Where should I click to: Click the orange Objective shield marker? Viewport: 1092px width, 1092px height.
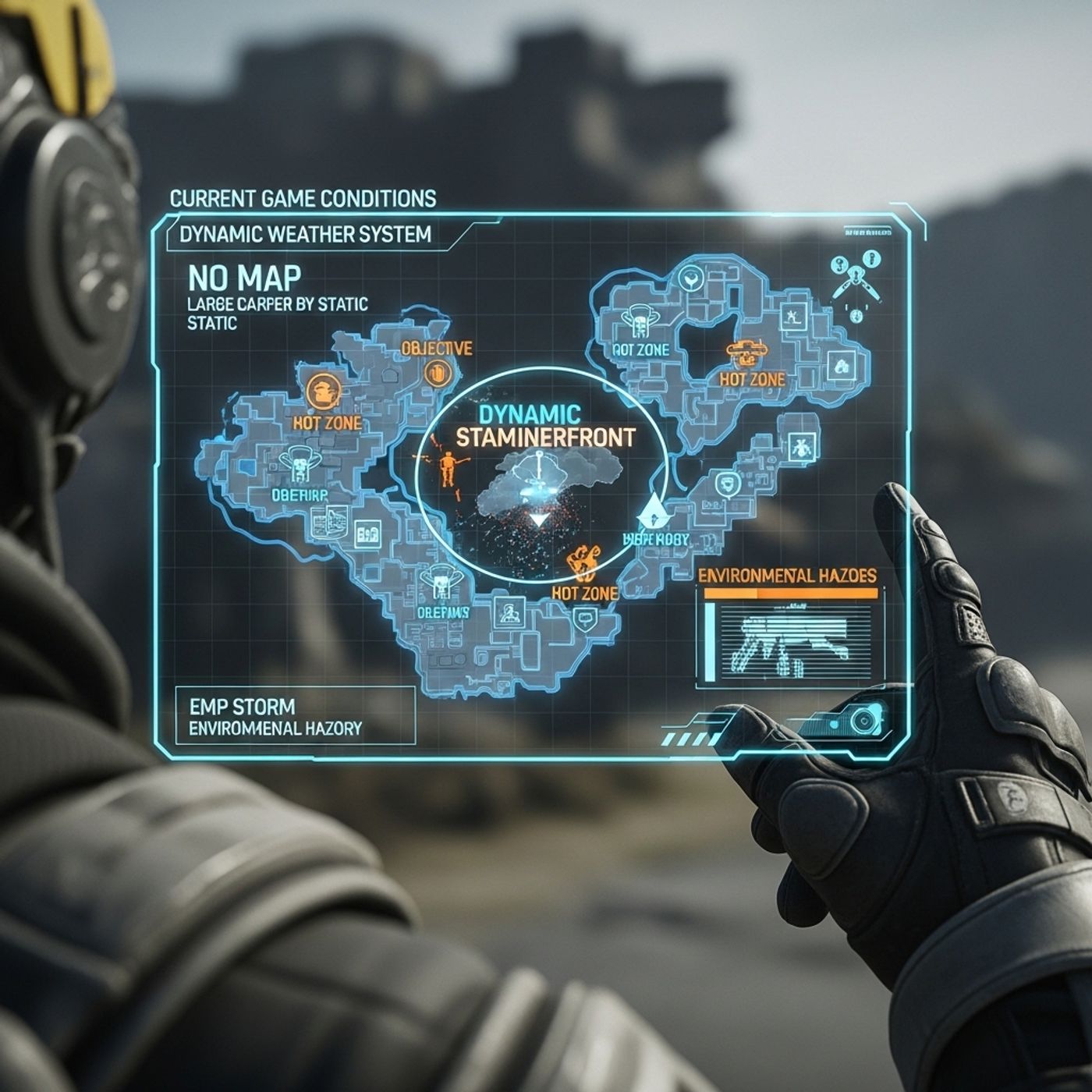click(x=438, y=374)
